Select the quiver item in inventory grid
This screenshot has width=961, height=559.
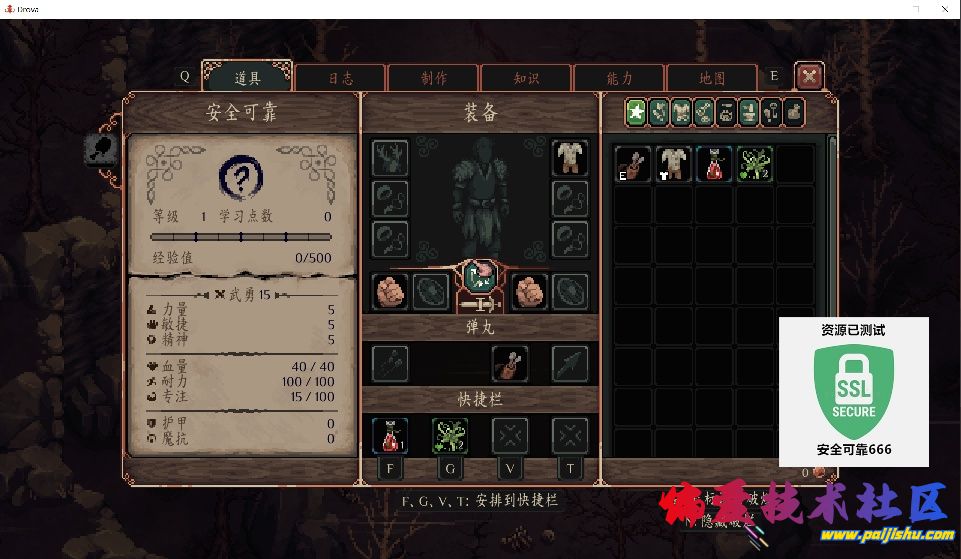632,163
